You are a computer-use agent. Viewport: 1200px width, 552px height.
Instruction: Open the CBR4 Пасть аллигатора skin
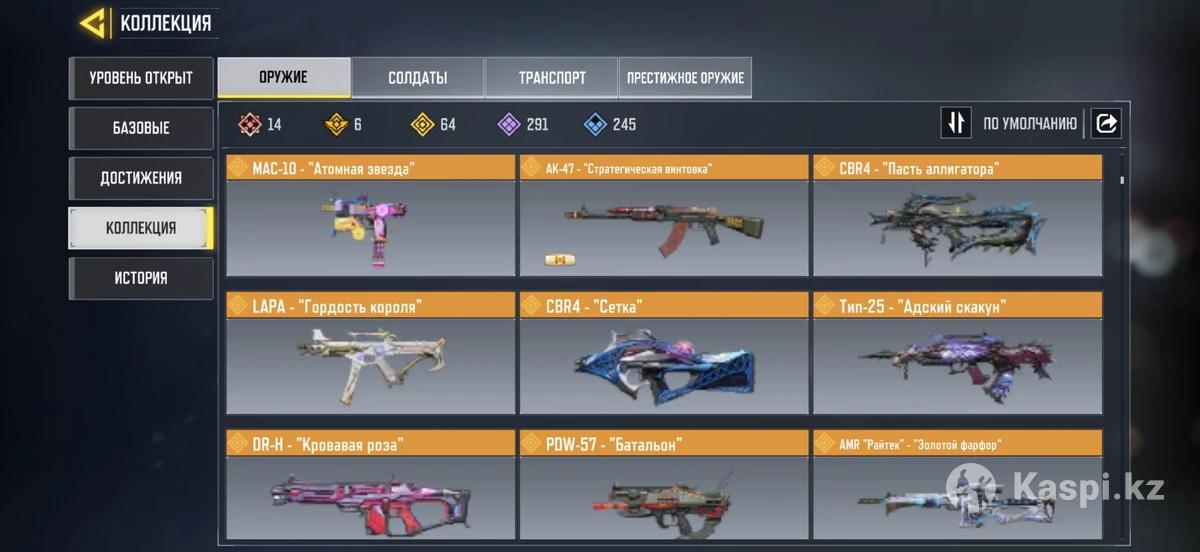tap(957, 228)
